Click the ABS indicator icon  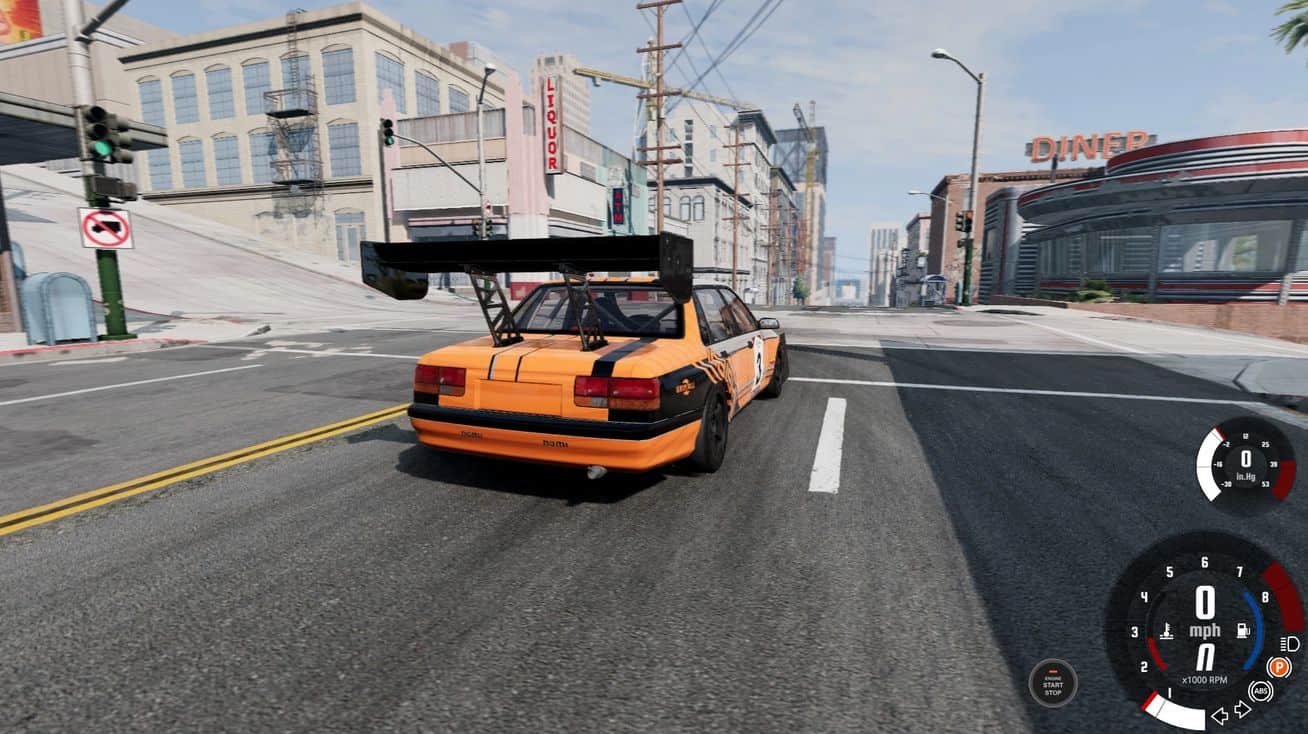click(x=1260, y=691)
